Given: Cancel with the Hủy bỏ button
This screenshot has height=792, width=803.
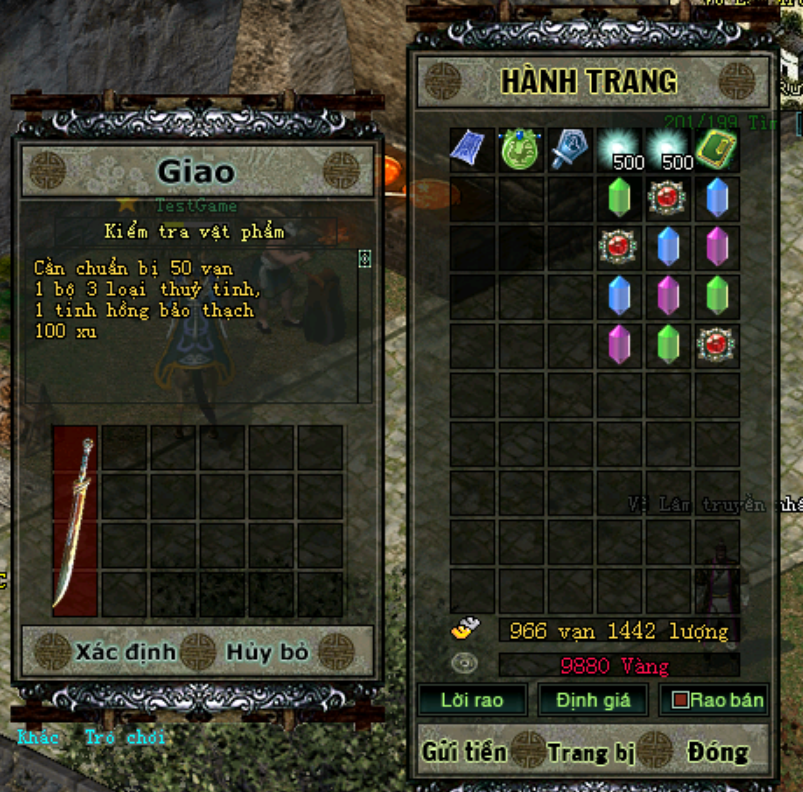Looking at the screenshot, I should pos(267,653).
